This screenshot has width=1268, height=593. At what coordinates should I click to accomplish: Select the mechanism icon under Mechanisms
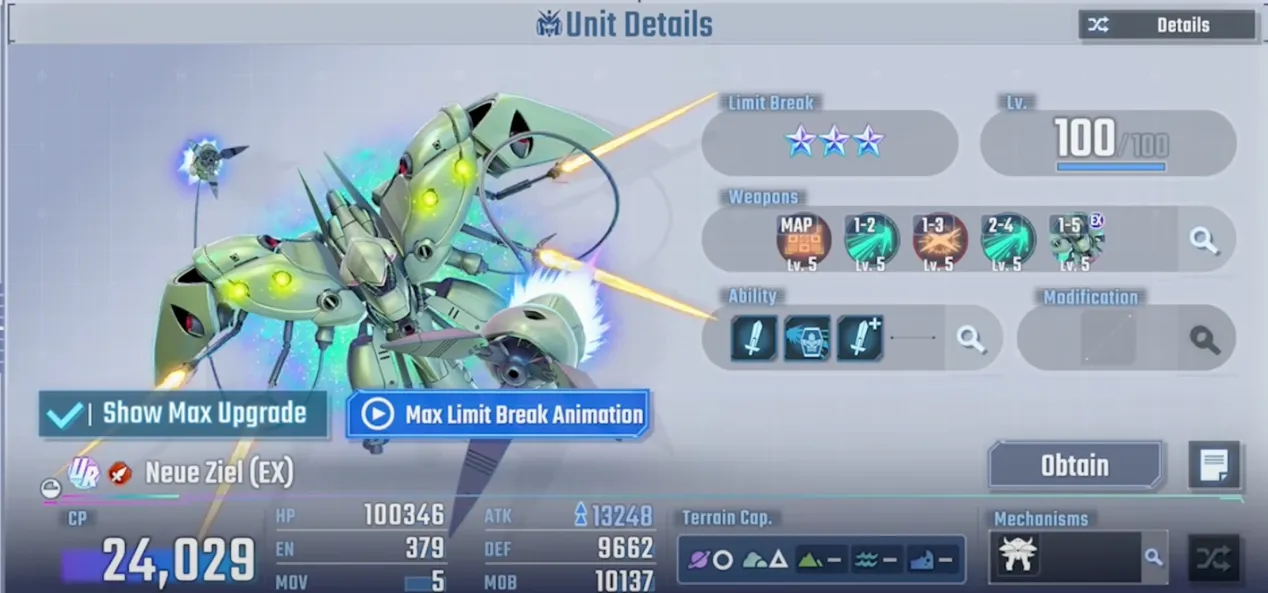(1018, 555)
